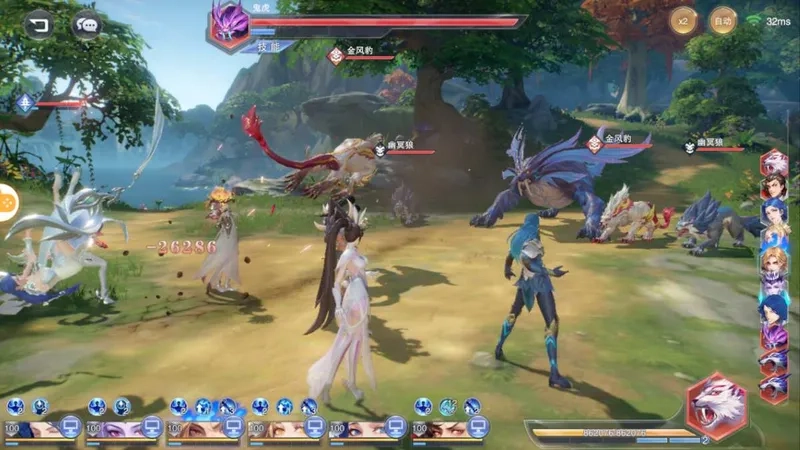Viewport: 800px width, 450px height.
Task: Toggle the 自动 auto-battle button
Action: tap(723, 20)
